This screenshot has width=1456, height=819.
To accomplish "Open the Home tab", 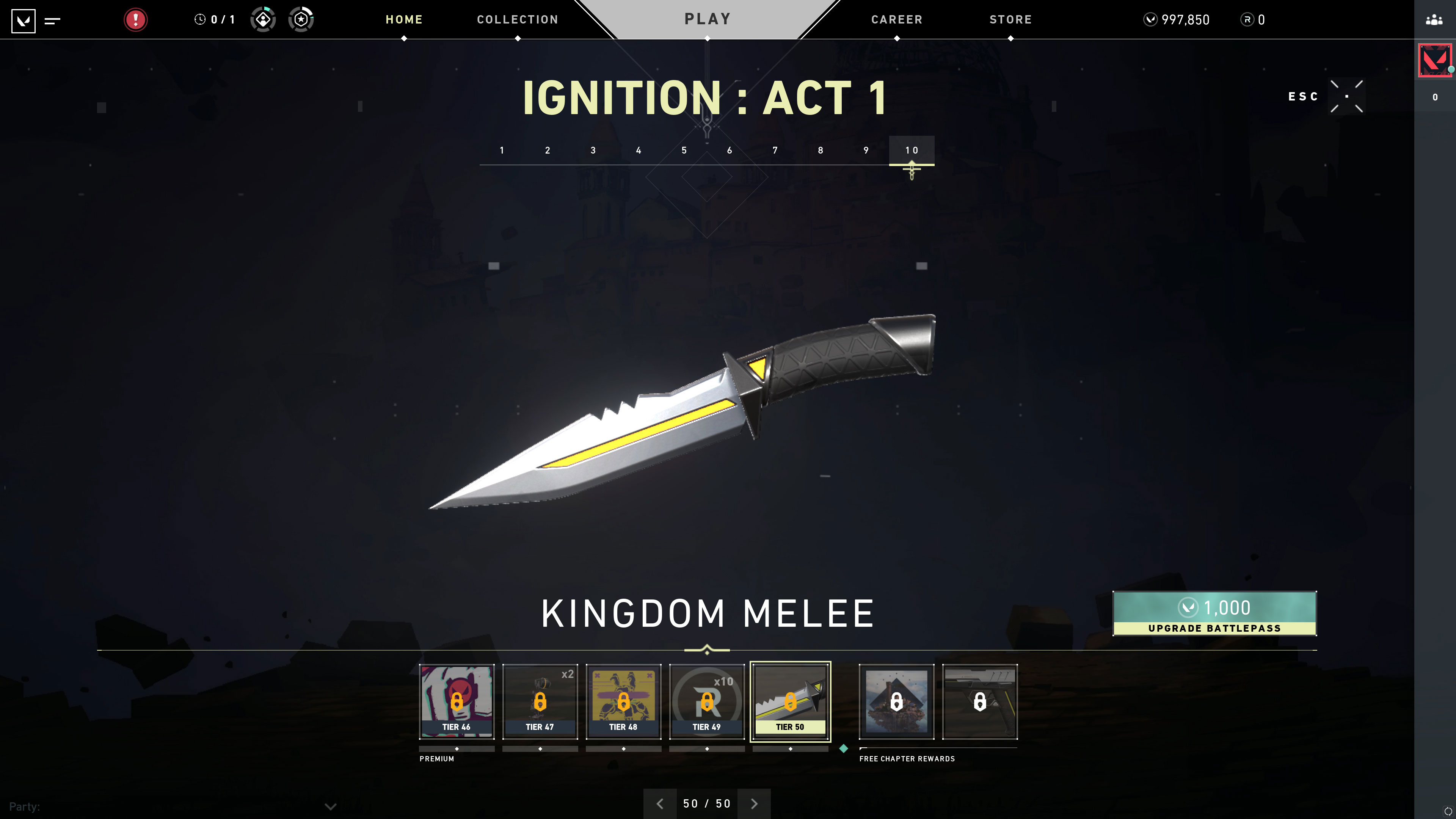I will 403,20.
